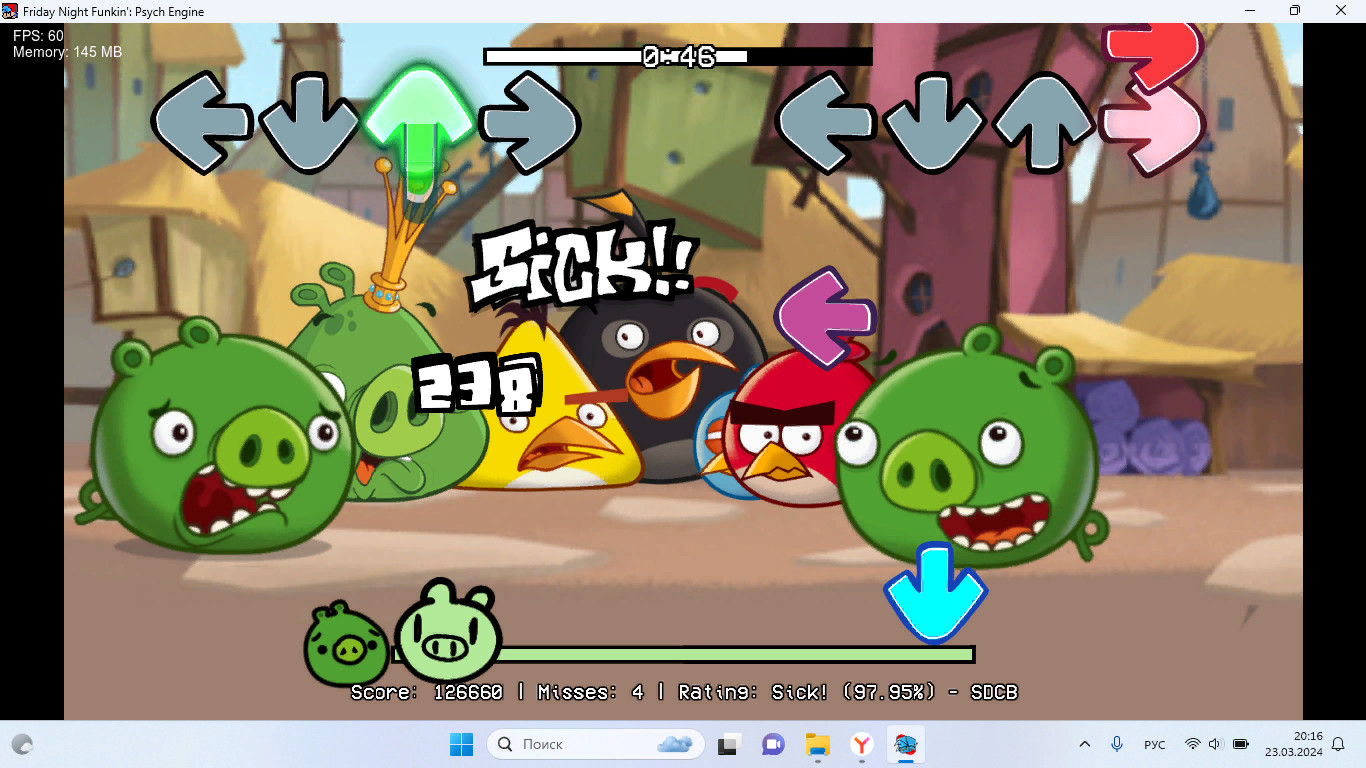Expand the hidden icons chevron in the tray
This screenshot has height=768, width=1366.
pos(1085,744)
